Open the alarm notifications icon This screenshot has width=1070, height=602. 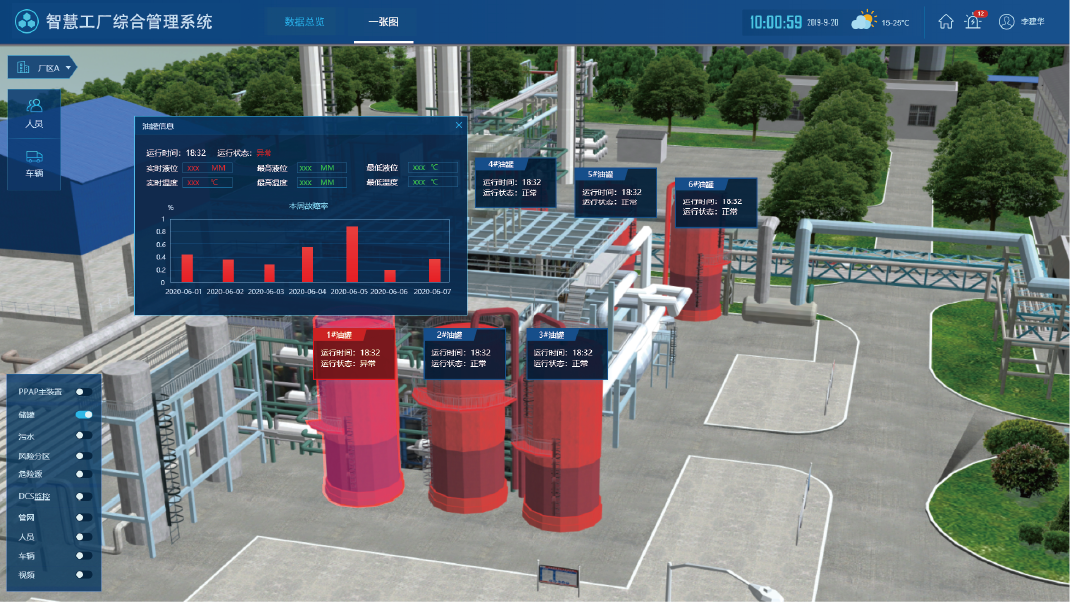[973, 21]
